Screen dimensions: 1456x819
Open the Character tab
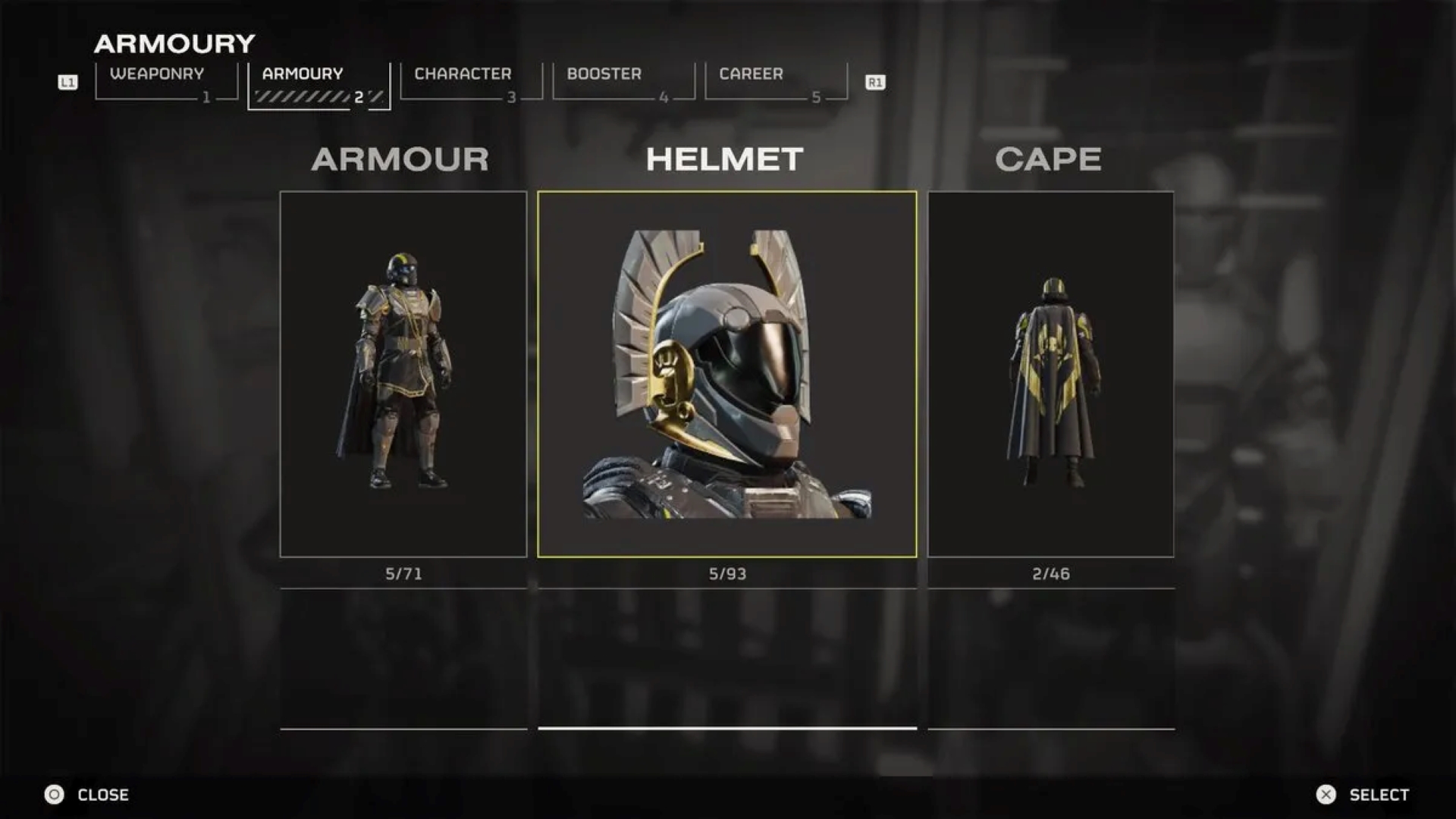coord(471,82)
